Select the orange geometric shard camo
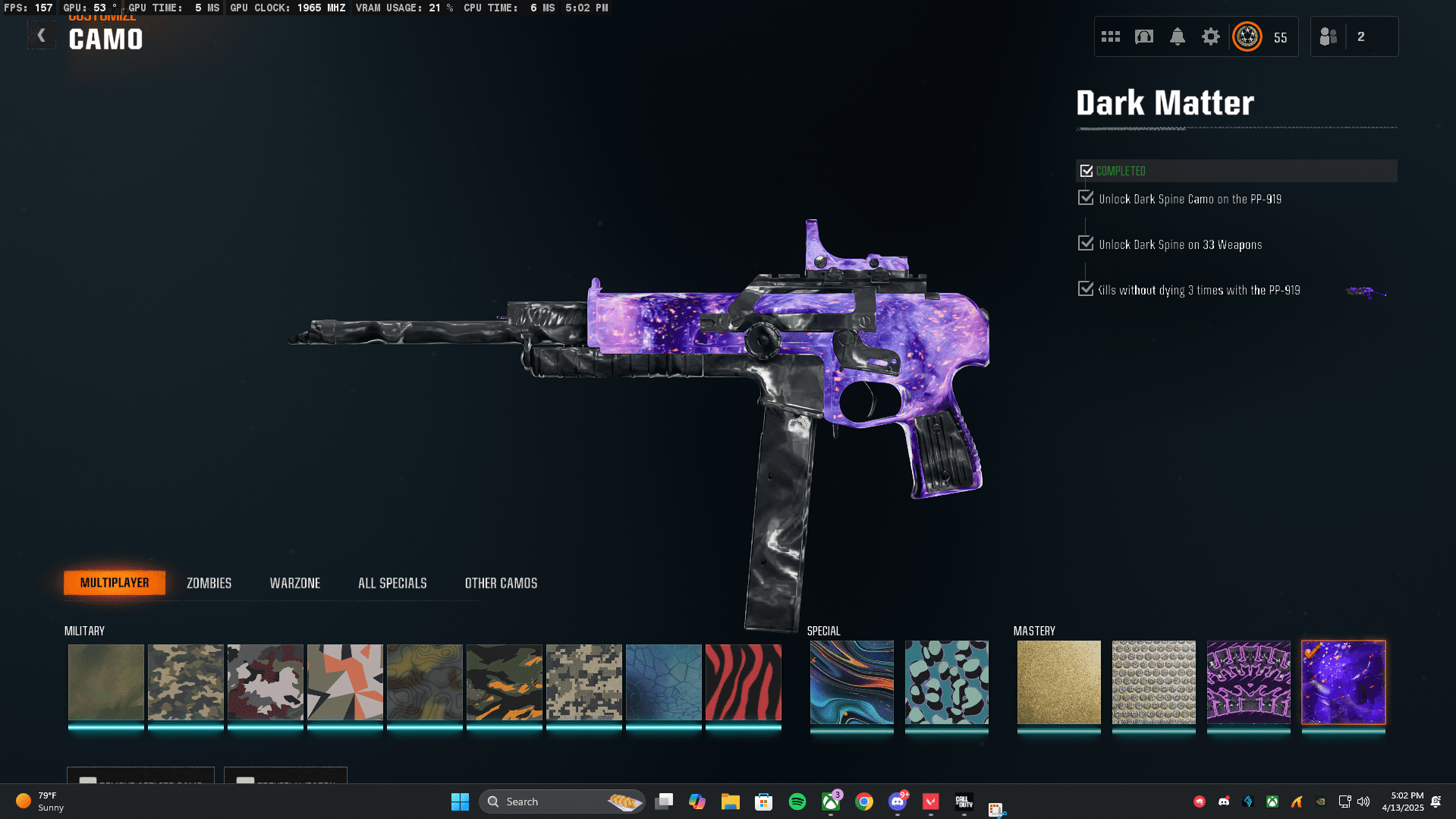Viewport: 1456px width, 819px height. click(x=344, y=682)
